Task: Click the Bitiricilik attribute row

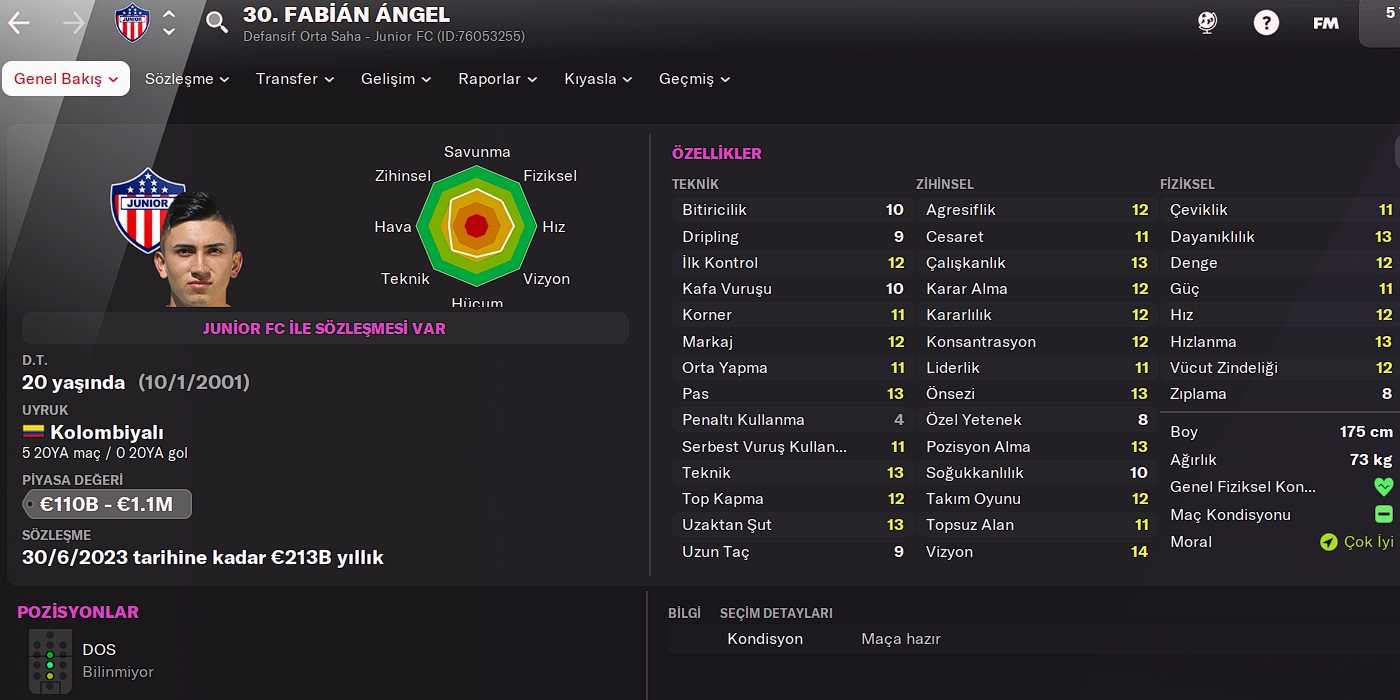Action: pos(792,210)
